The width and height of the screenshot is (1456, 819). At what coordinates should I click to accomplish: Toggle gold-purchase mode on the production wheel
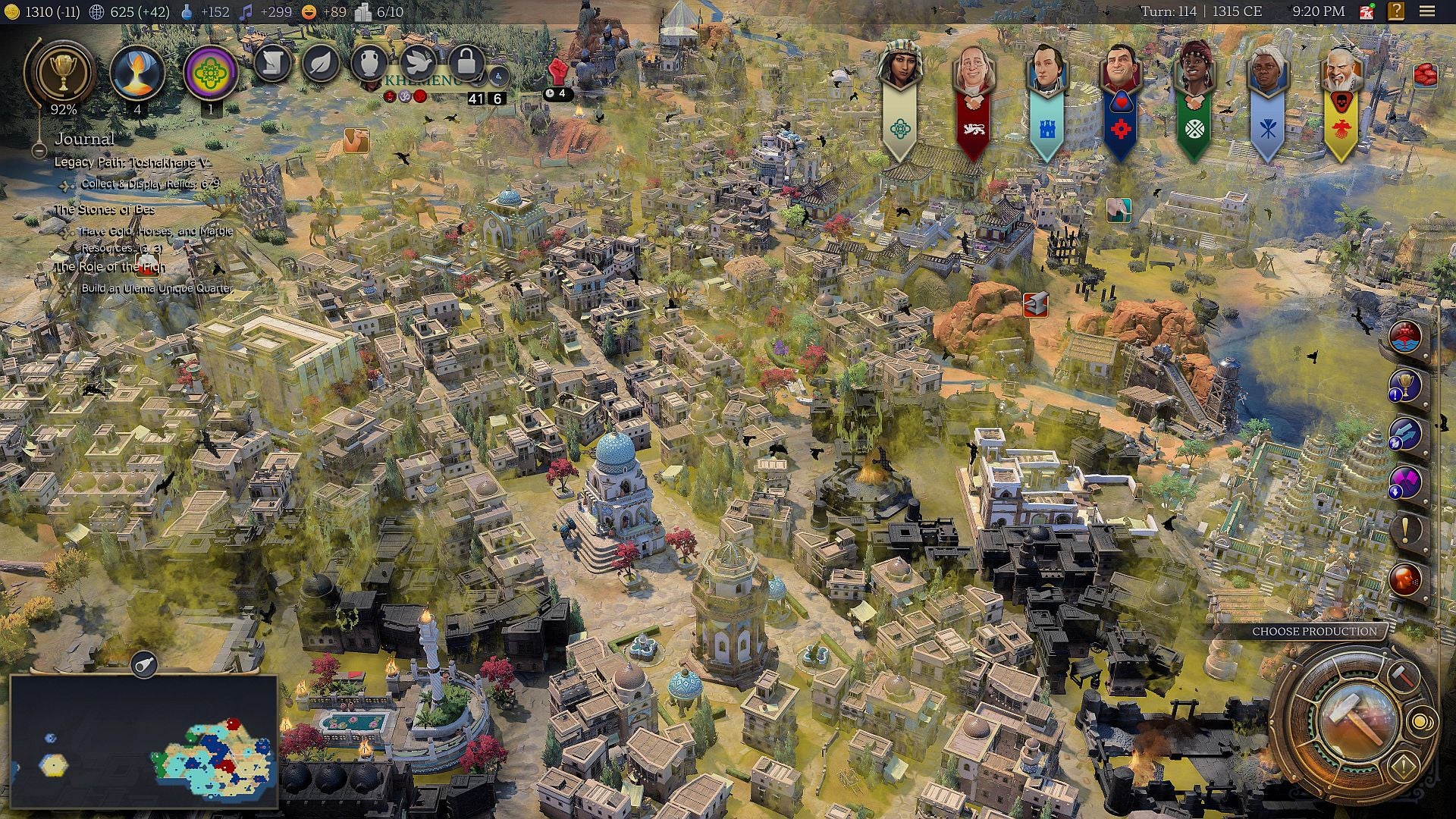[1422, 722]
